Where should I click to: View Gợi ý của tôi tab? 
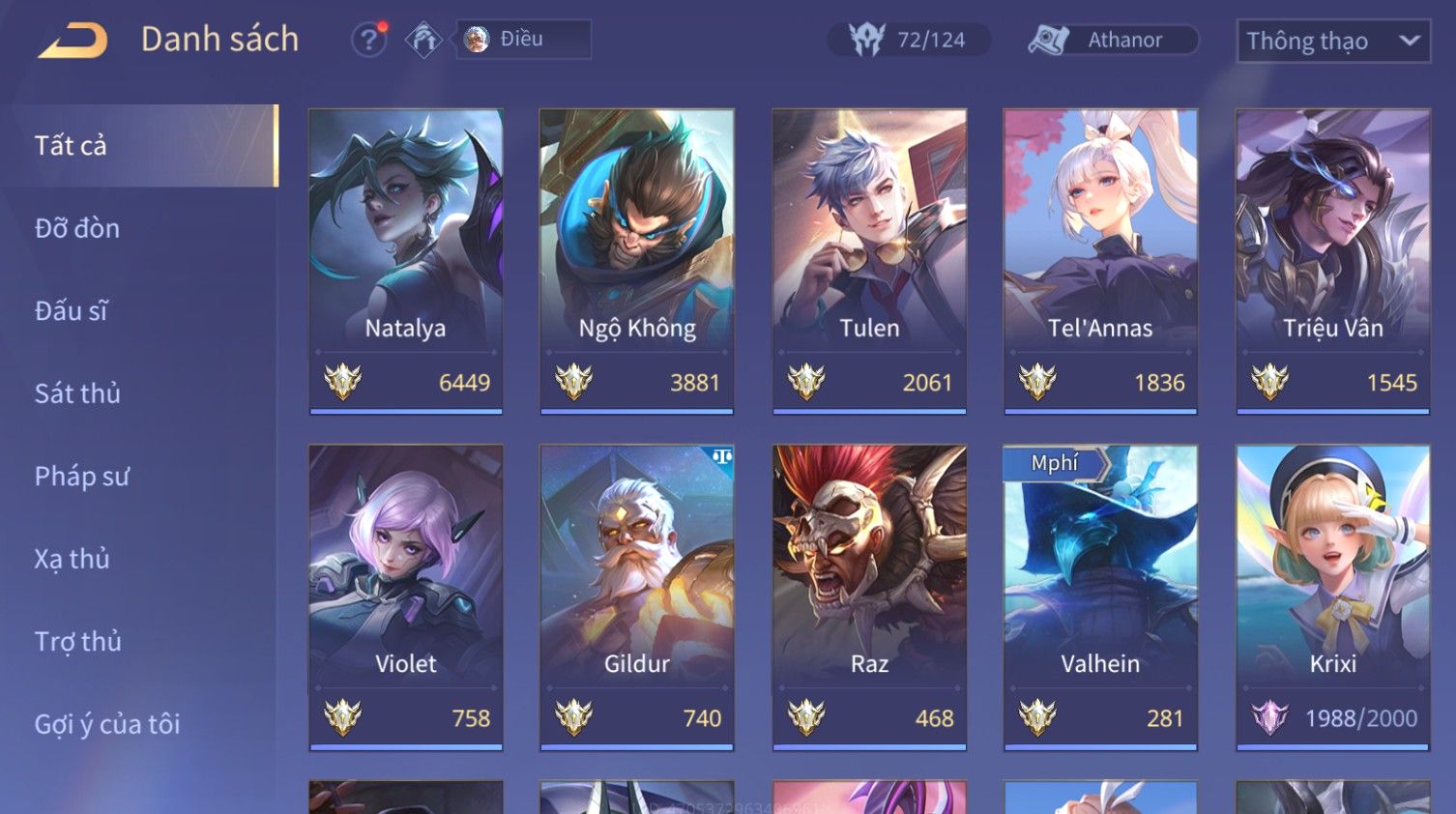tap(107, 724)
